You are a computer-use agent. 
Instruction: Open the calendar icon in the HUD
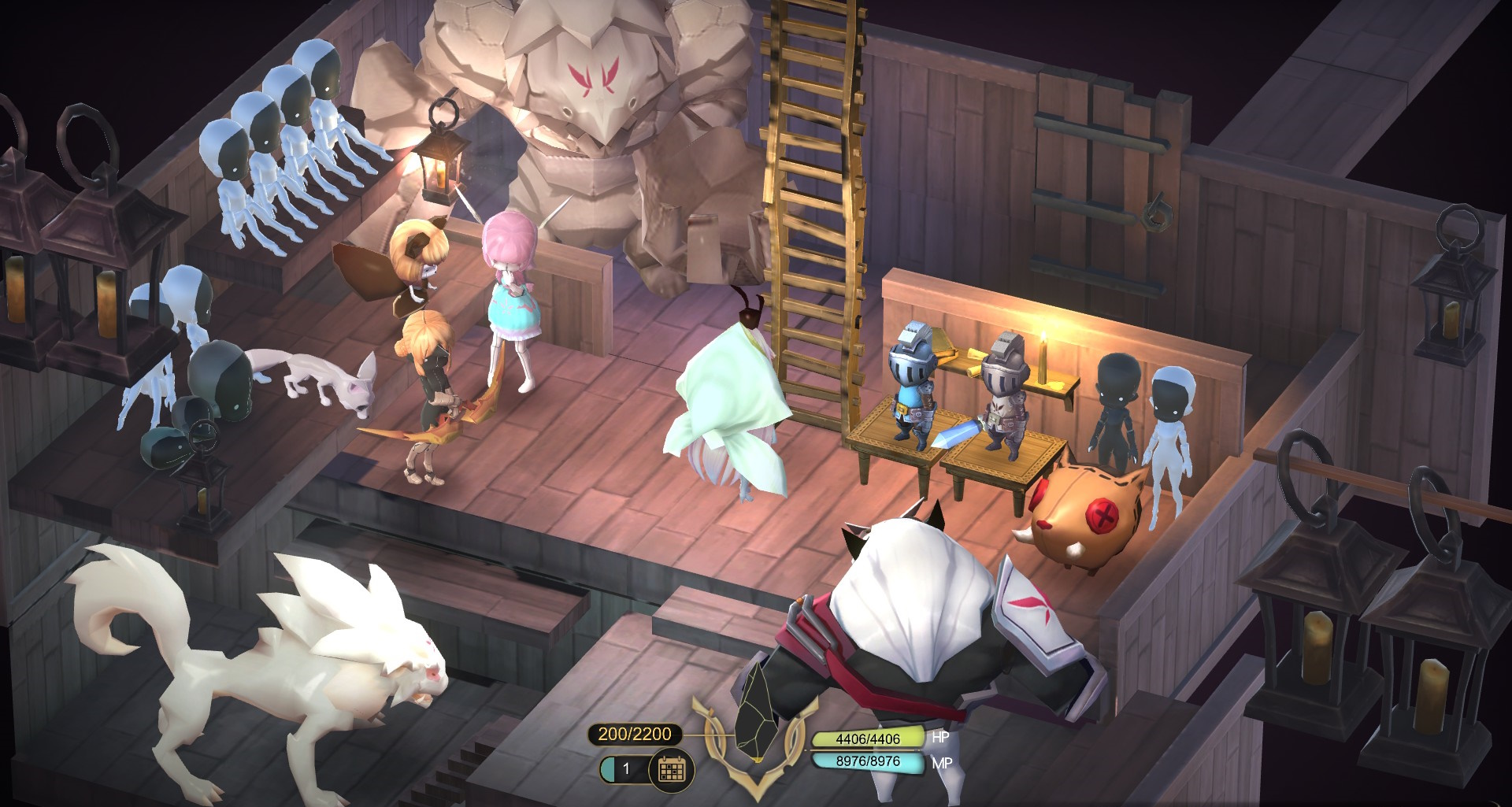[672, 768]
